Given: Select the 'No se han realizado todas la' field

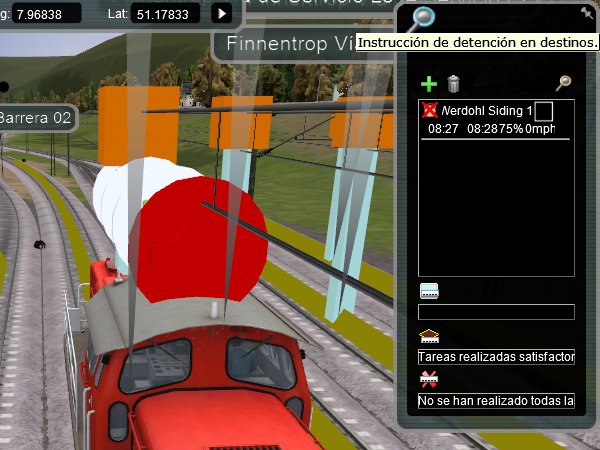Looking at the screenshot, I should (x=496, y=401).
